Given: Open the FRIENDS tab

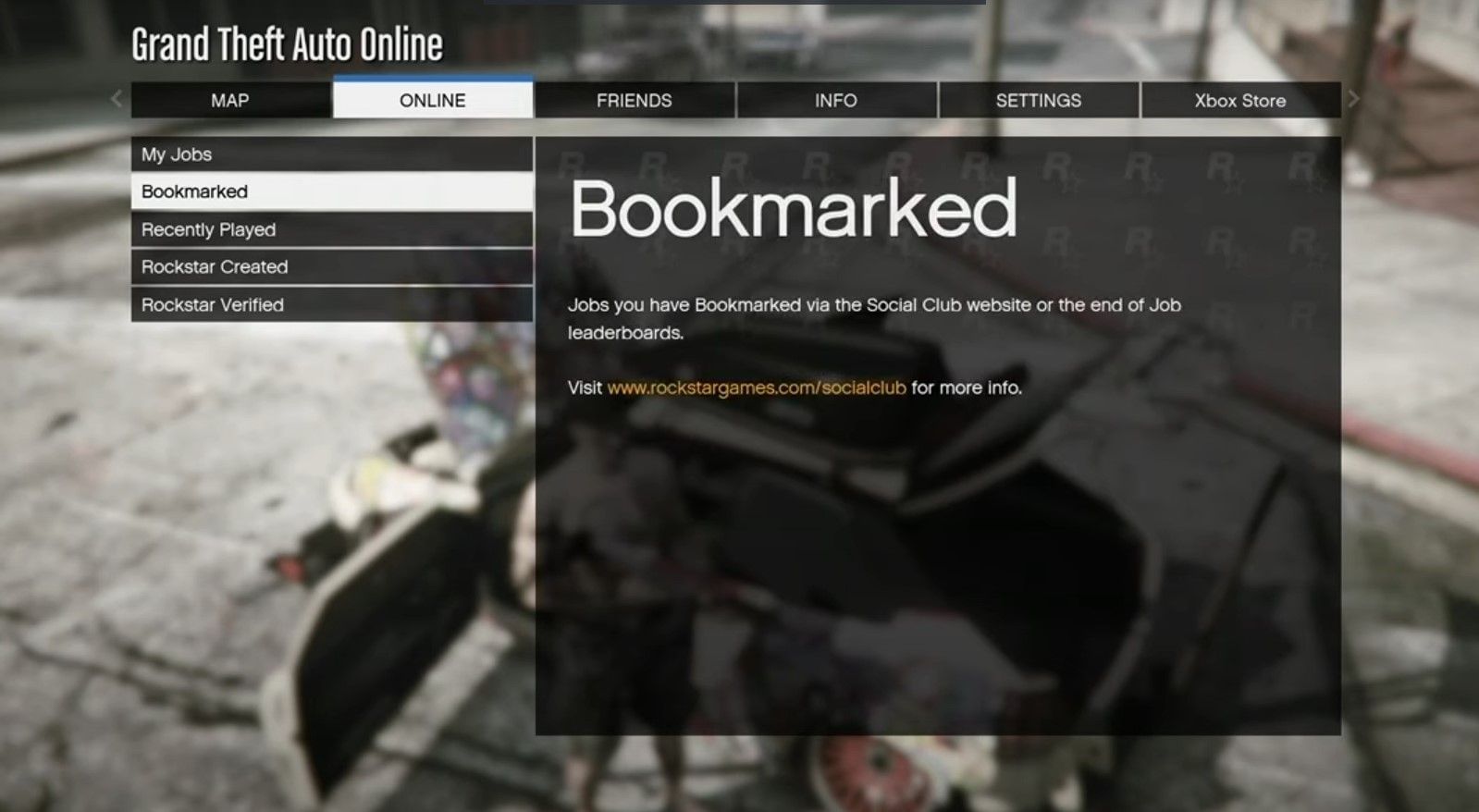Looking at the screenshot, I should pos(634,100).
